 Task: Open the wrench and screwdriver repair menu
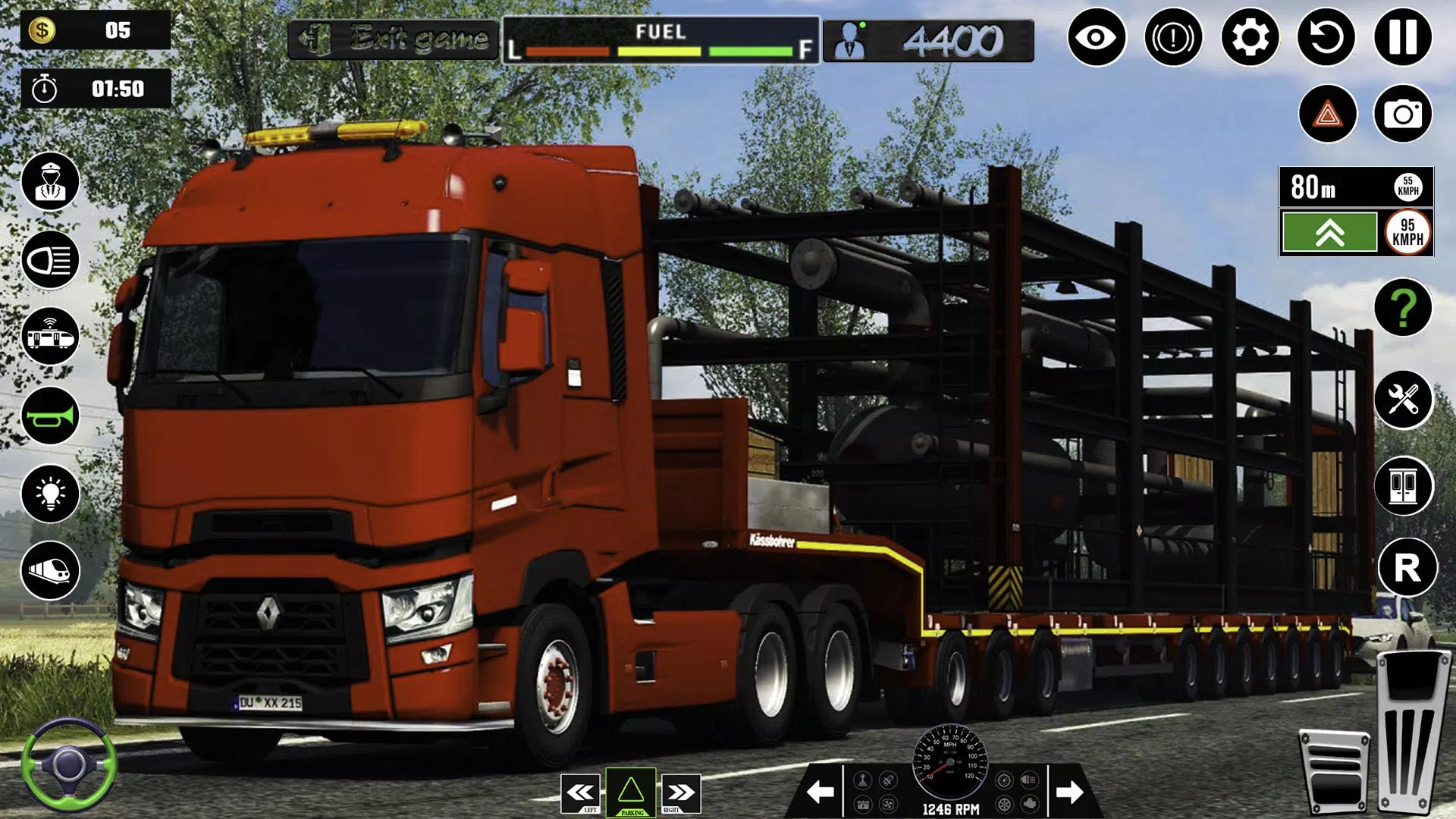(1403, 400)
